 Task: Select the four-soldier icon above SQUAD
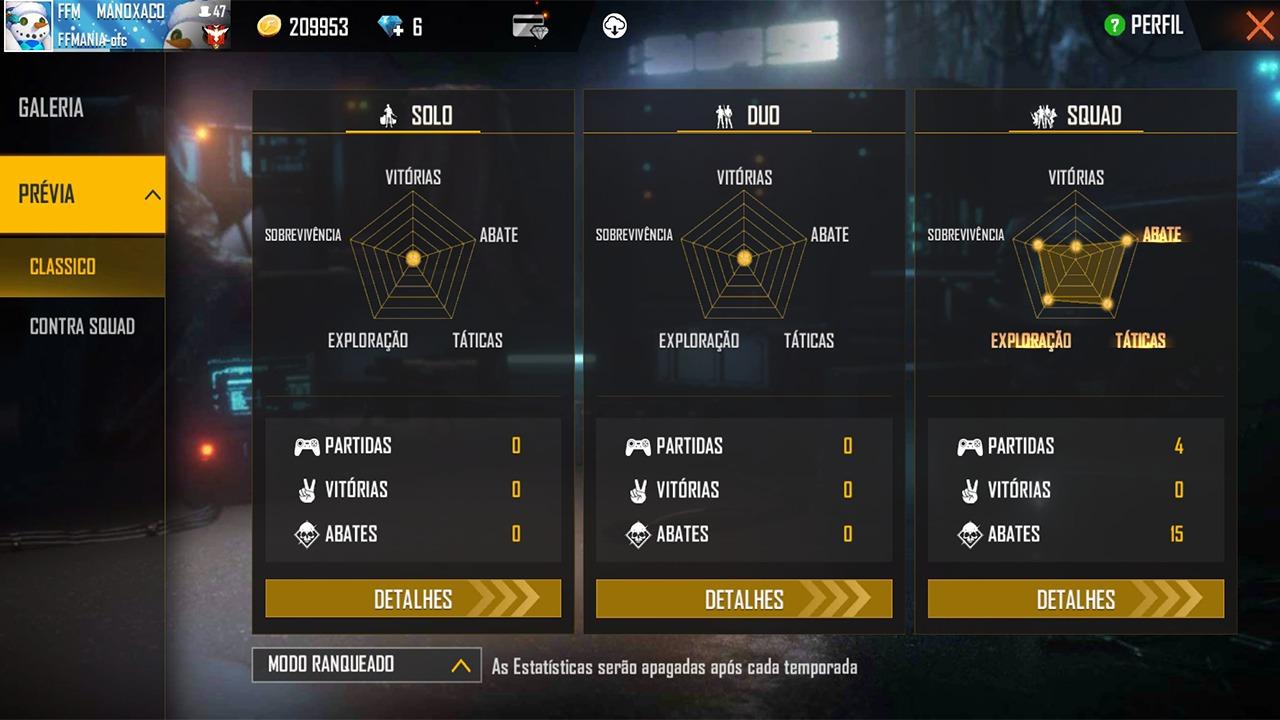[x=1044, y=114]
